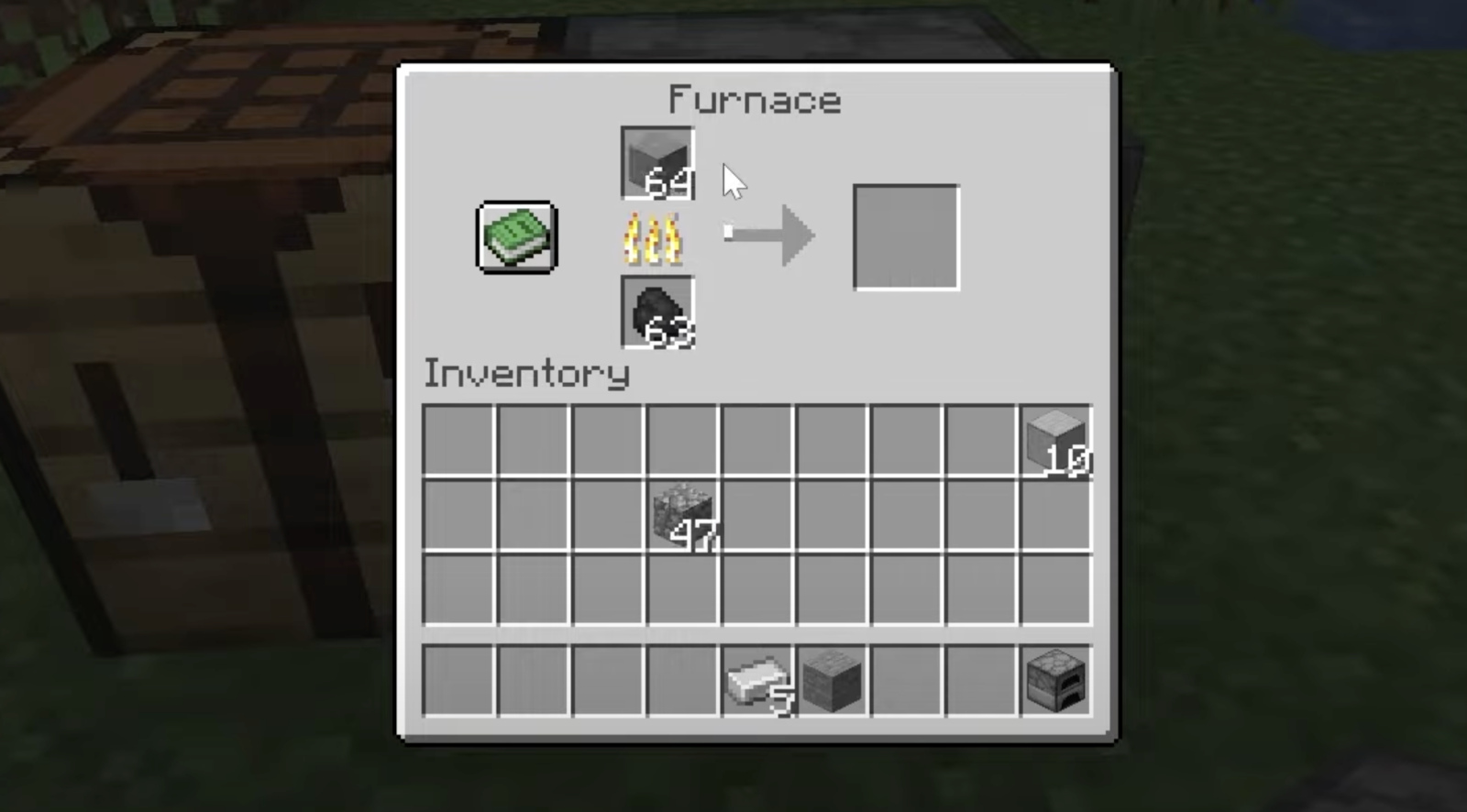Click the Inventory section label
1467x812 pixels.
tap(525, 374)
